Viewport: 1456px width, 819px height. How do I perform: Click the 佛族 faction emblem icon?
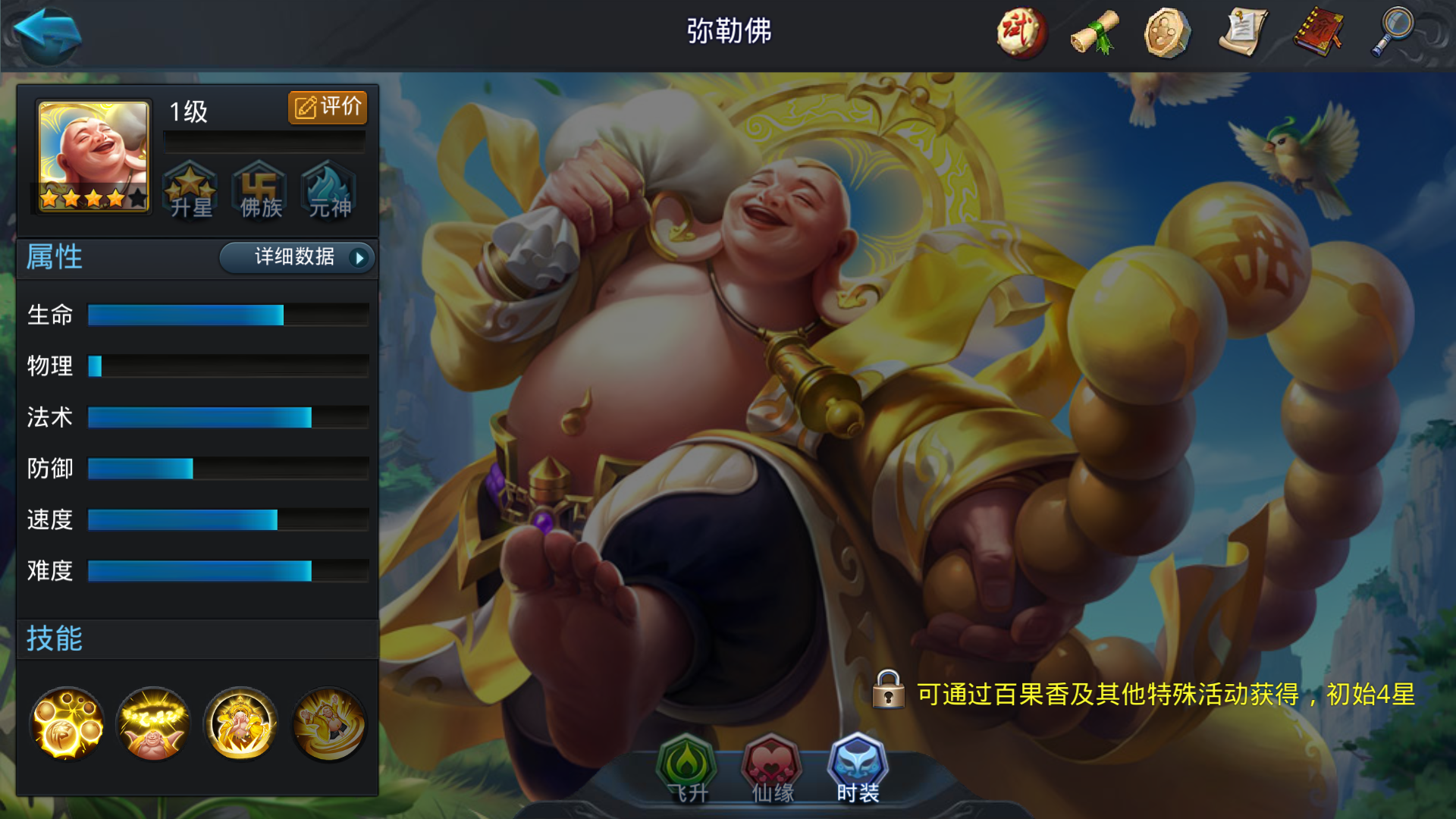pos(260,191)
